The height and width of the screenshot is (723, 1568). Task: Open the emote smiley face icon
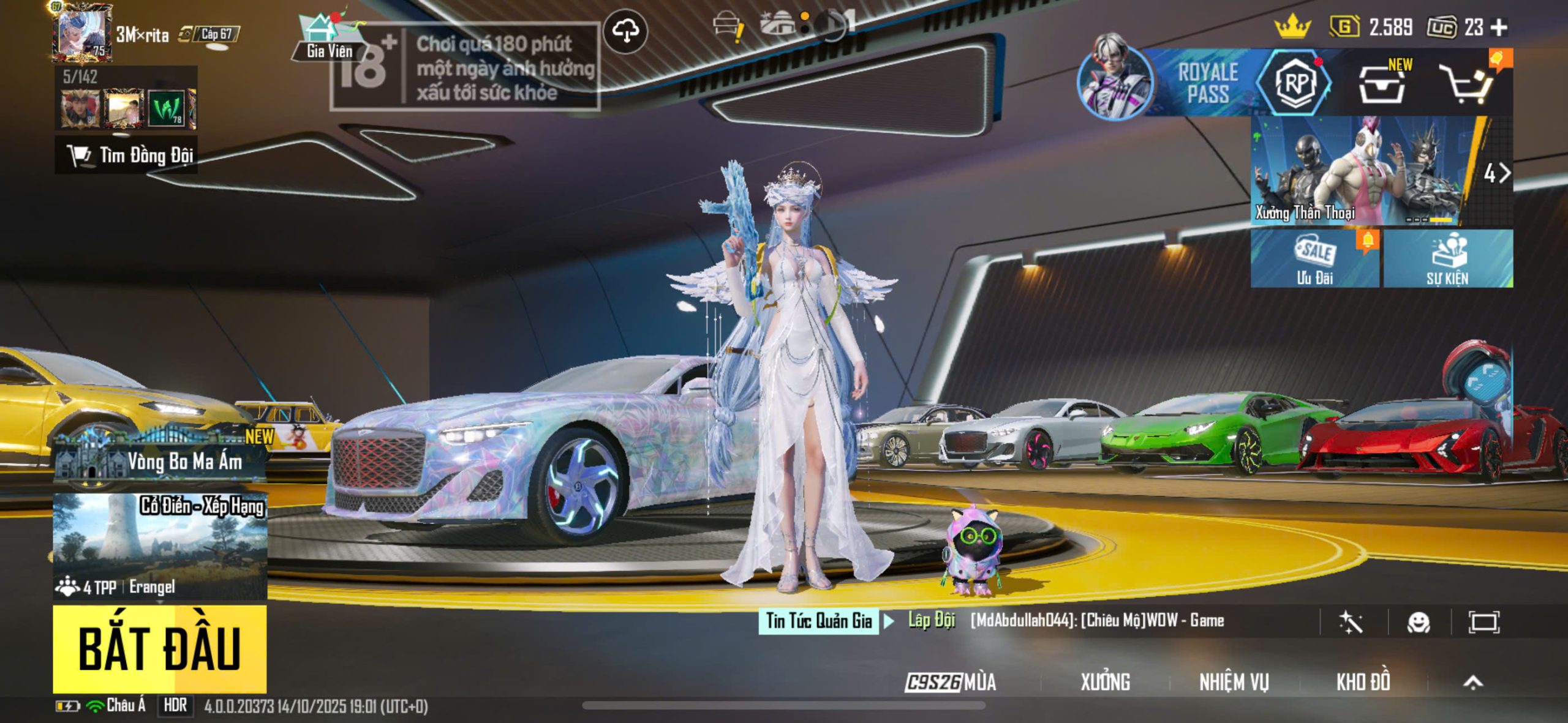point(1419,623)
